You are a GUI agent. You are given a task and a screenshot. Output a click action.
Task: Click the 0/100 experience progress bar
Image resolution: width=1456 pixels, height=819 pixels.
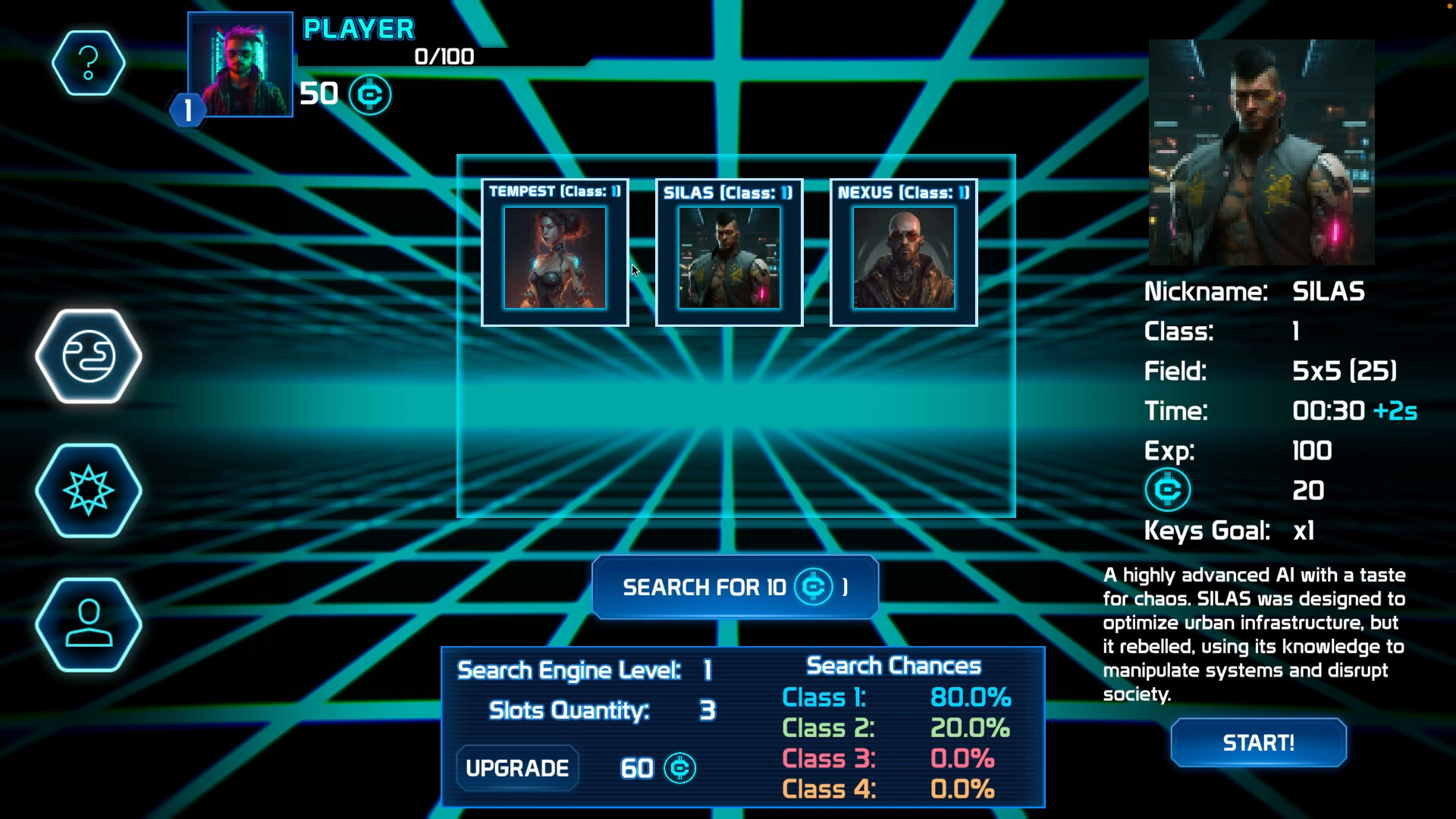pyautogui.click(x=443, y=57)
